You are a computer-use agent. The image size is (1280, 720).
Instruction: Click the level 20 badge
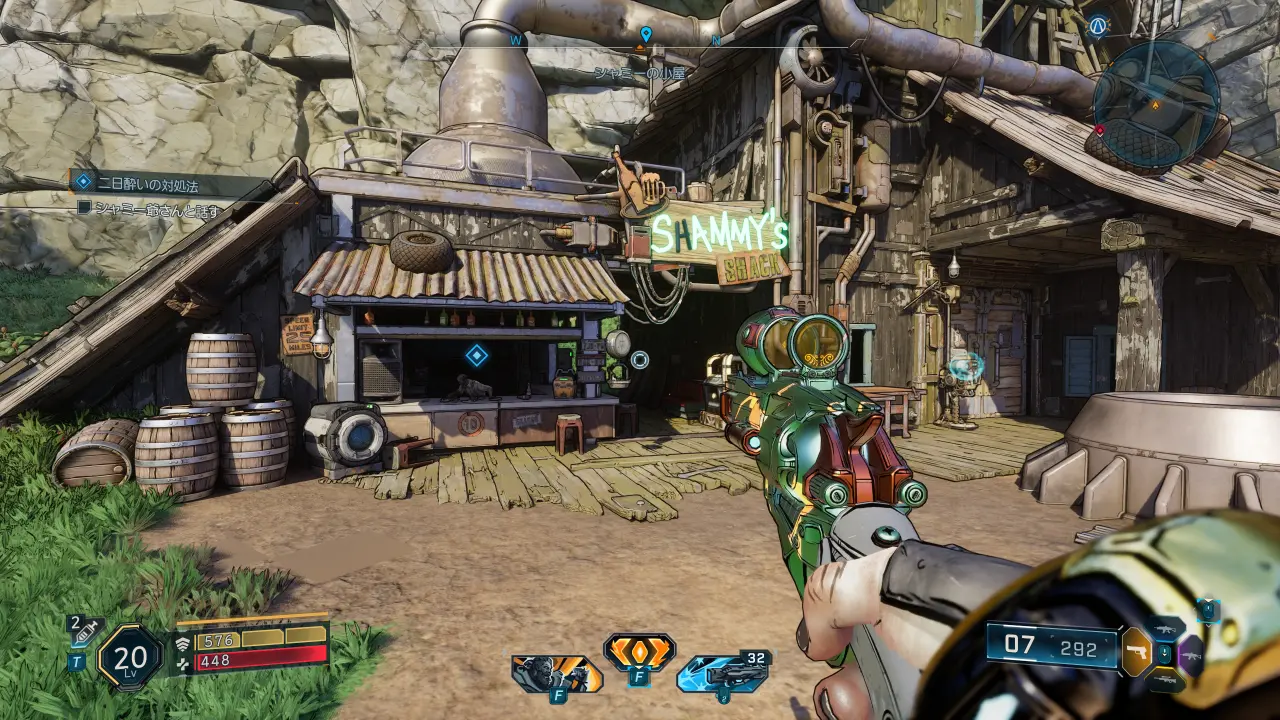click(130, 657)
